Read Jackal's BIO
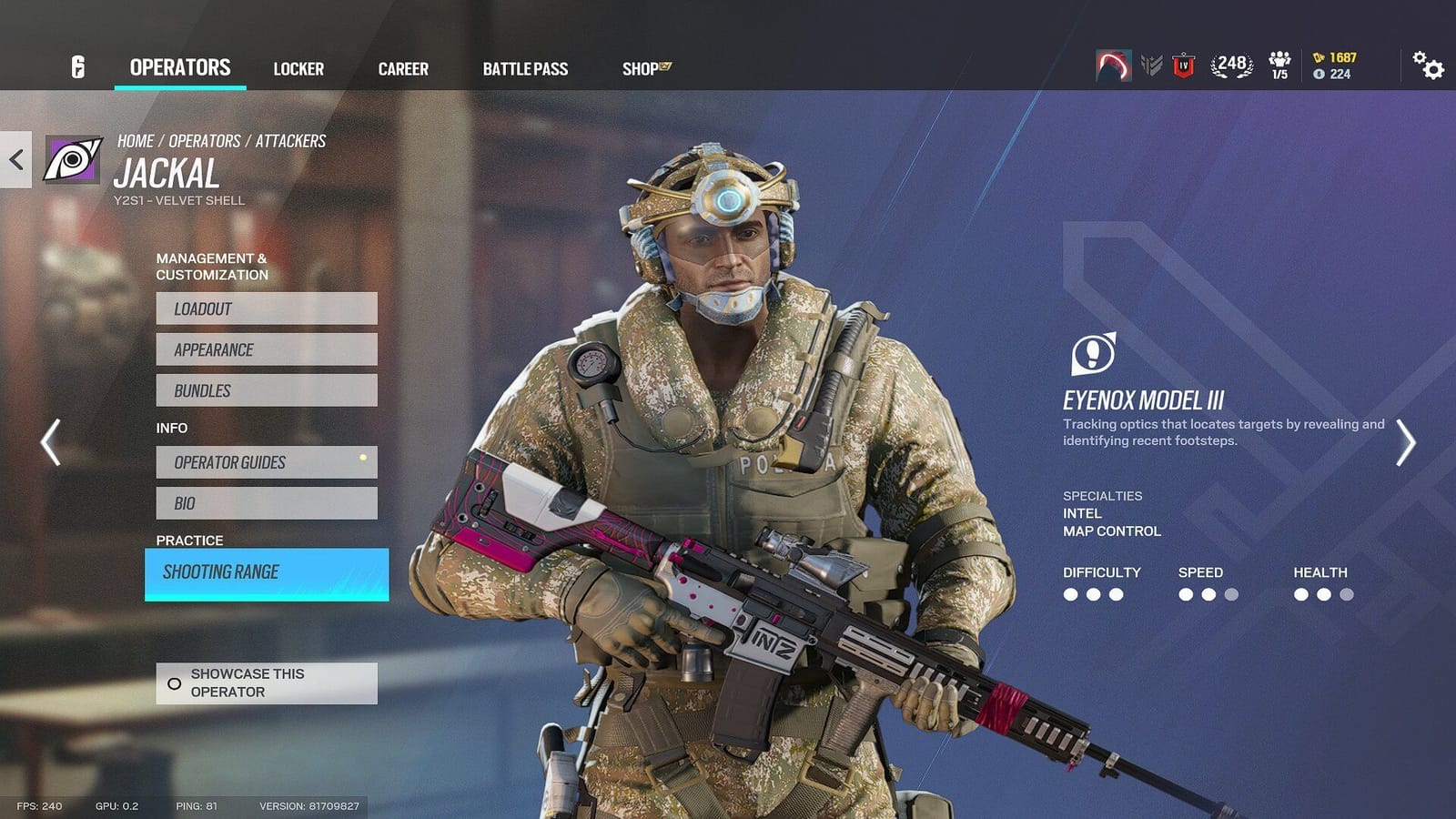The height and width of the screenshot is (819, 1456). 266,502
